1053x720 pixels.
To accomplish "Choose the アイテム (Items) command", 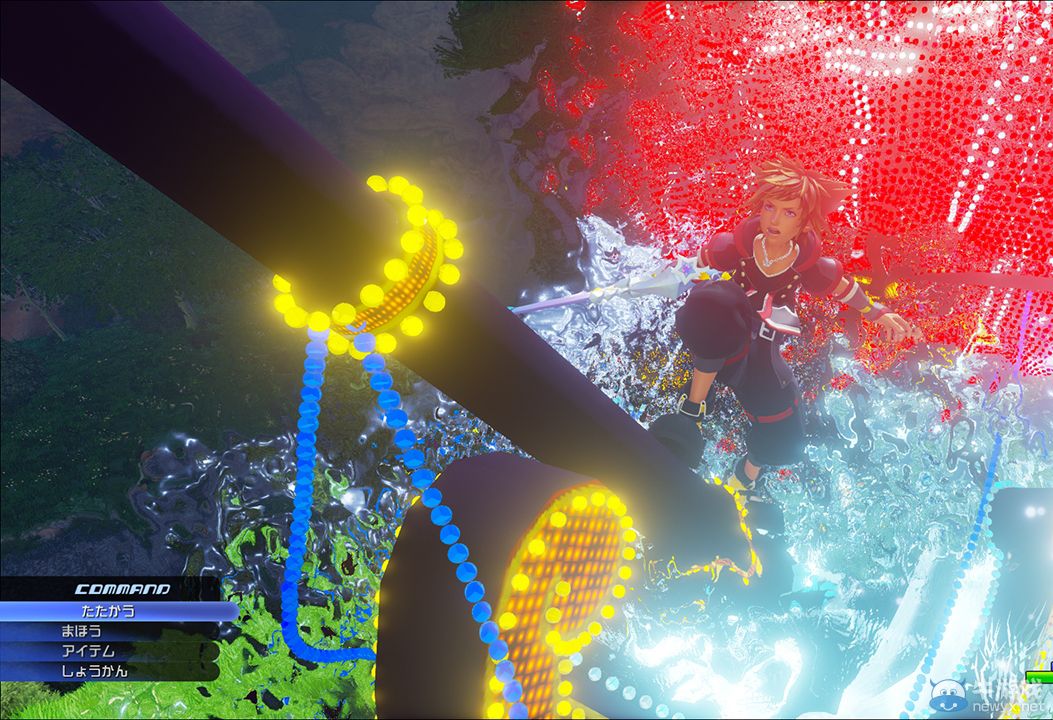I will point(82,651).
